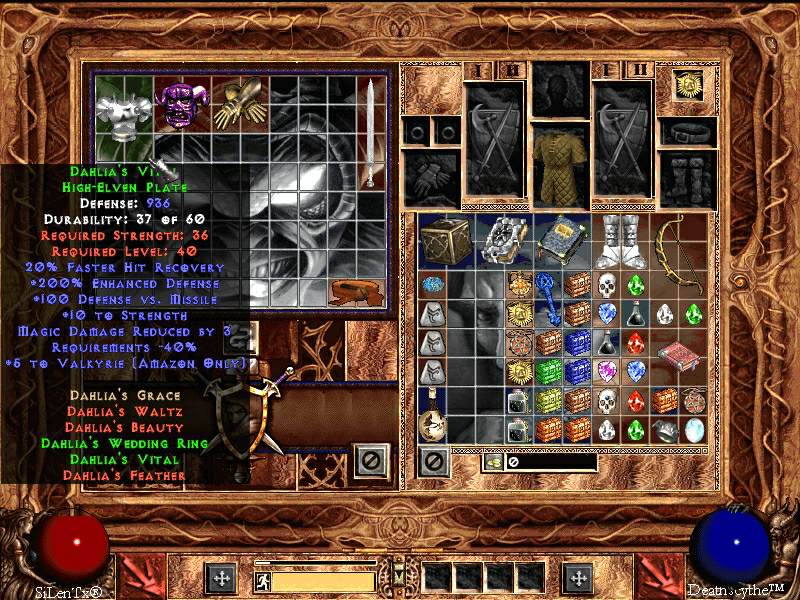Screen dimensions: 800x600
Task: Pick up the silver plated boots
Action: click(x=620, y=241)
